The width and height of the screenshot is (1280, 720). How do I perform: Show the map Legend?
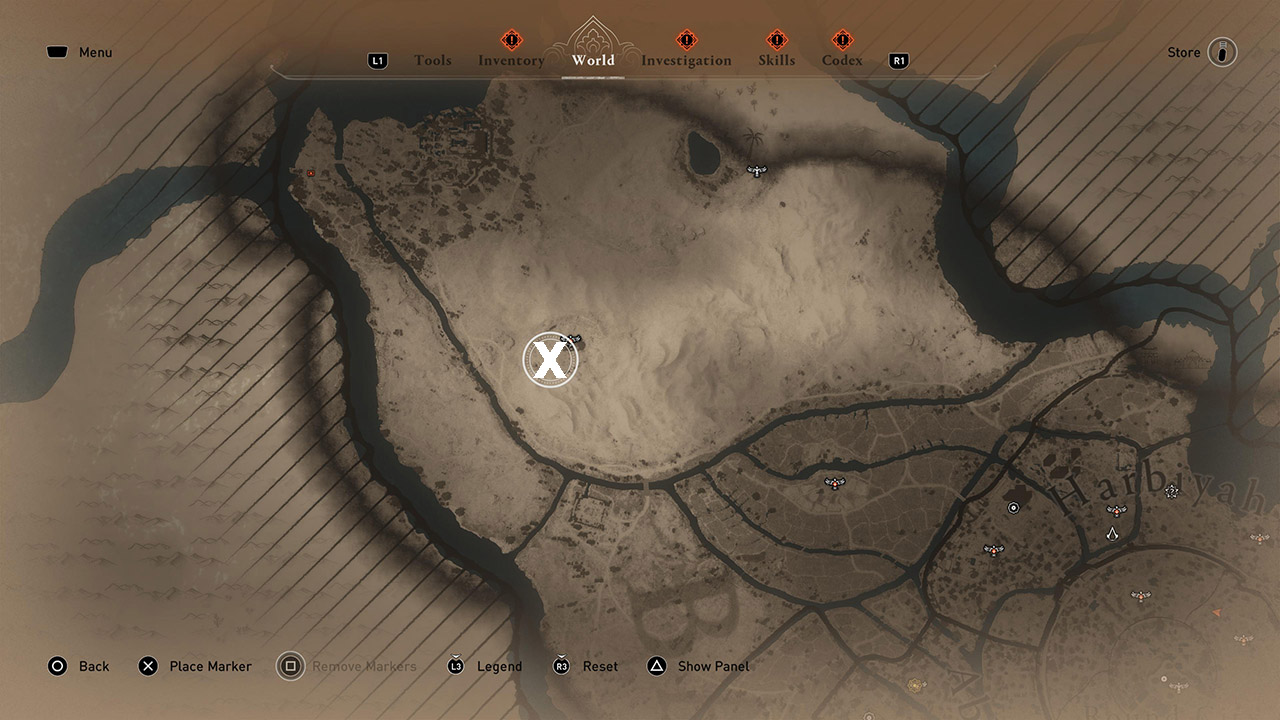485,666
